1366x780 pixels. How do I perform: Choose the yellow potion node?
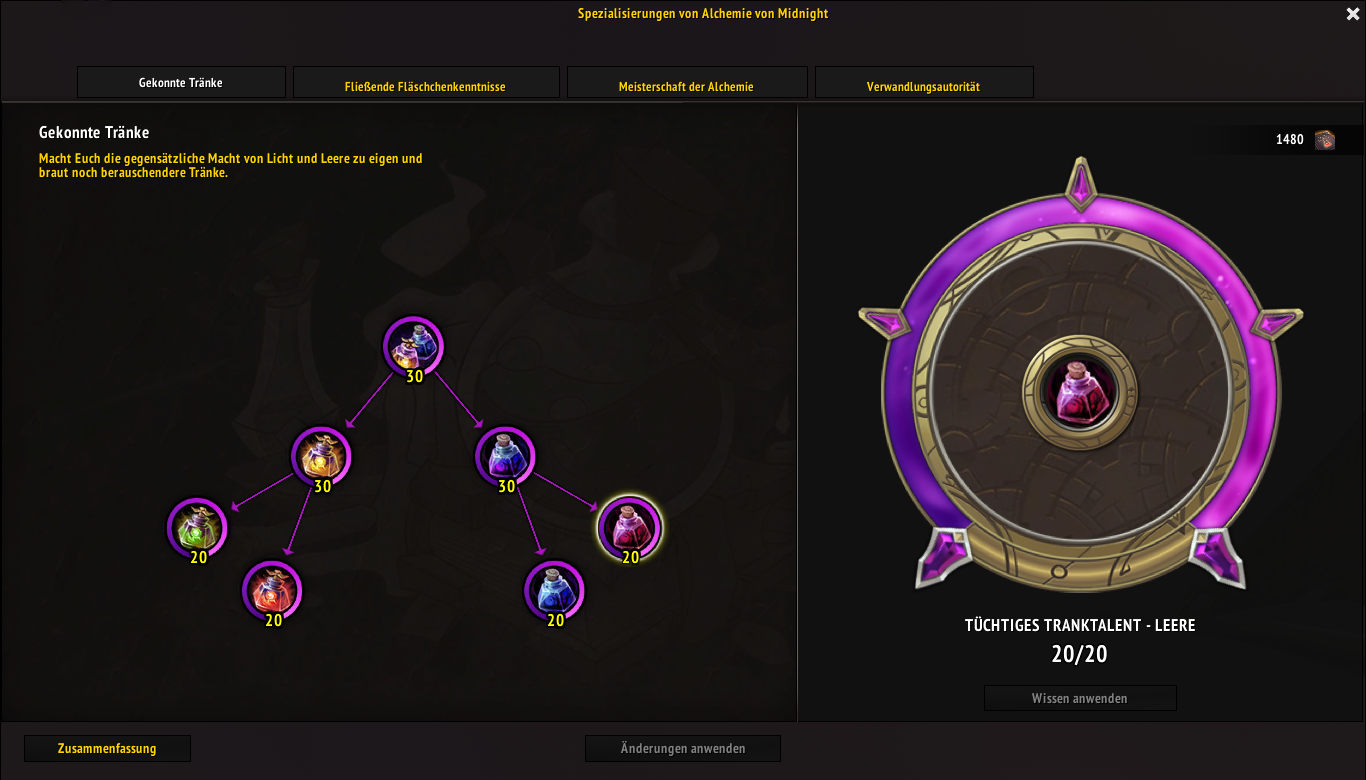point(321,456)
